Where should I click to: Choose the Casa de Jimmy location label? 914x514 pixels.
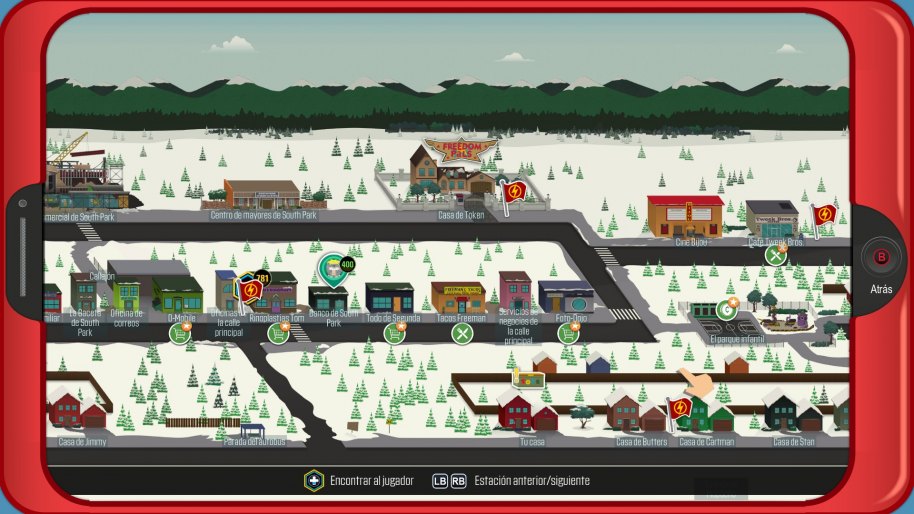coord(82,442)
